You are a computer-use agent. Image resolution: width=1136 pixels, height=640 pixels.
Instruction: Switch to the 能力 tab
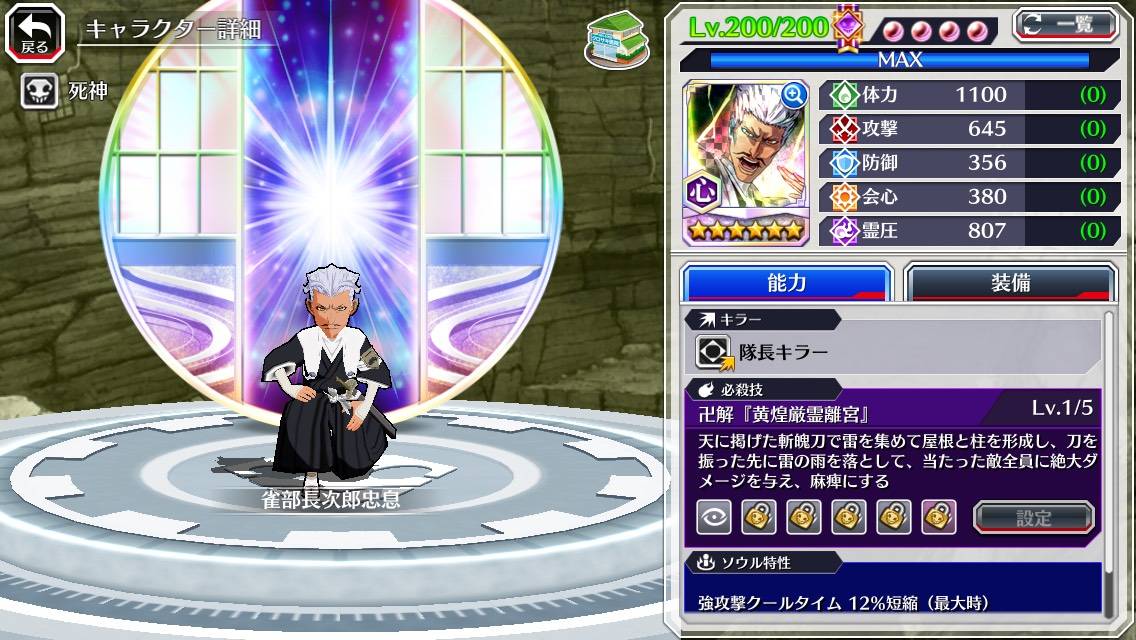786,283
